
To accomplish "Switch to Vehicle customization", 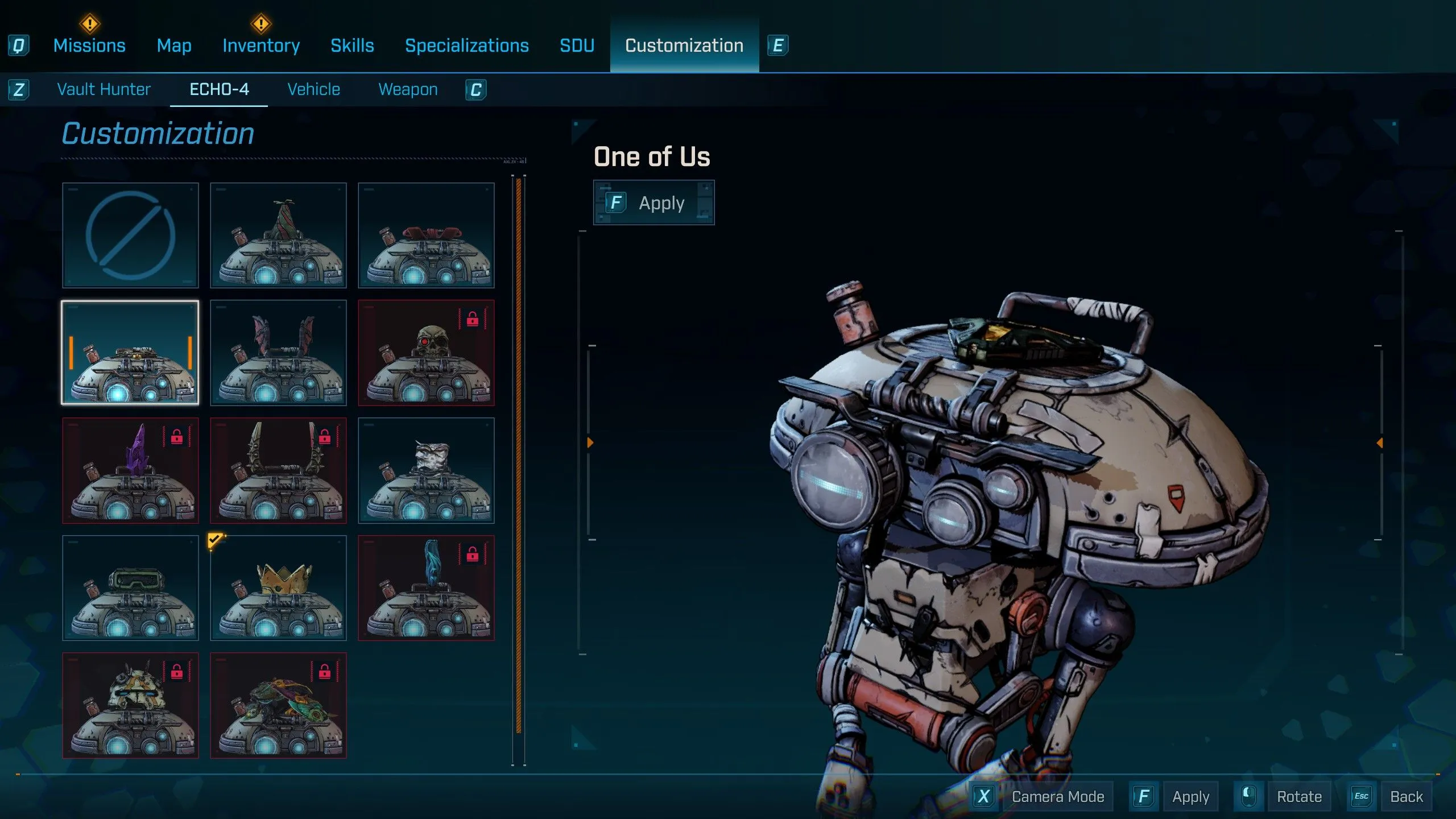I will pos(313,89).
